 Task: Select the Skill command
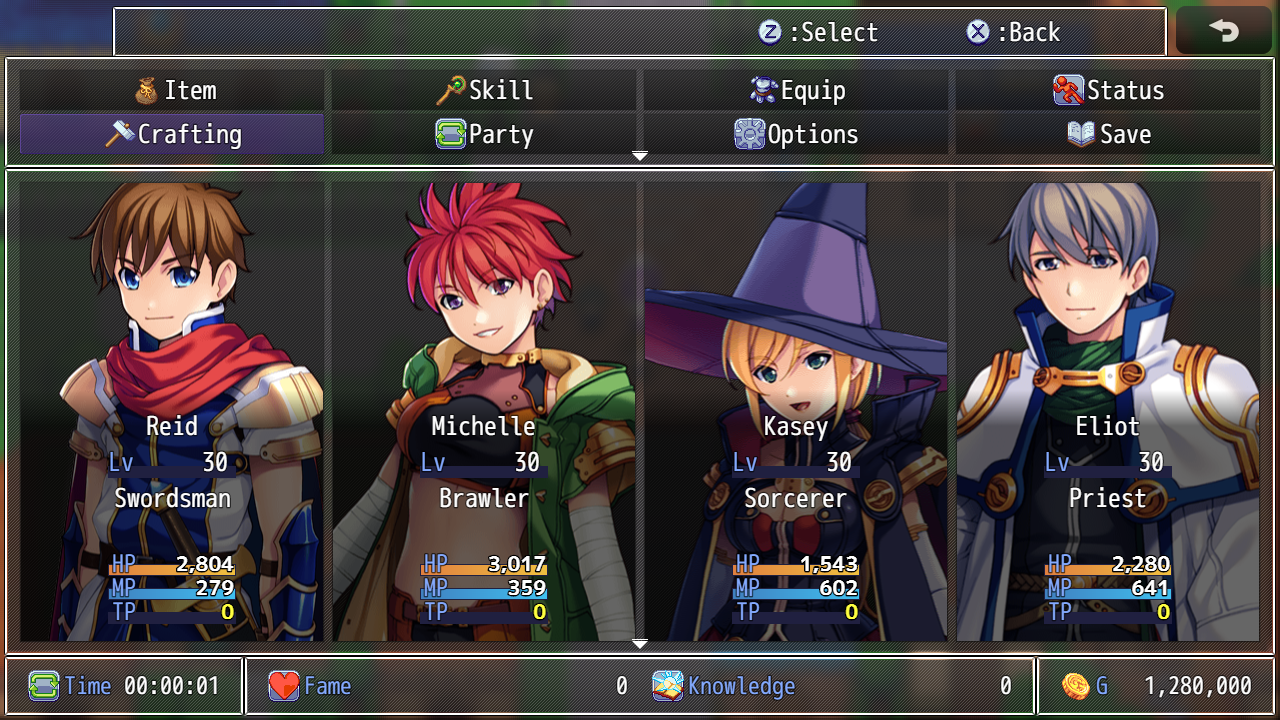pyautogui.click(x=484, y=91)
